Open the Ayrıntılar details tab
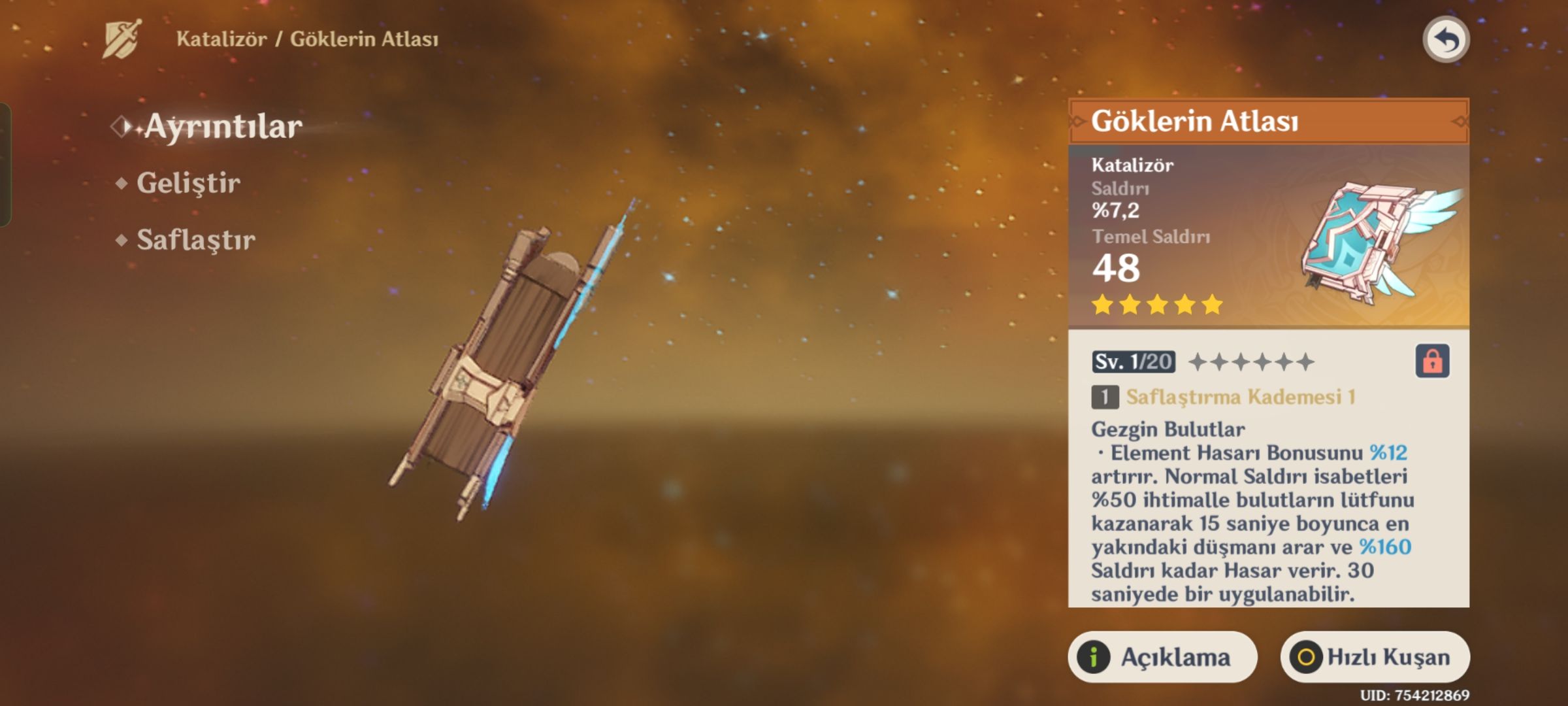 (x=222, y=127)
